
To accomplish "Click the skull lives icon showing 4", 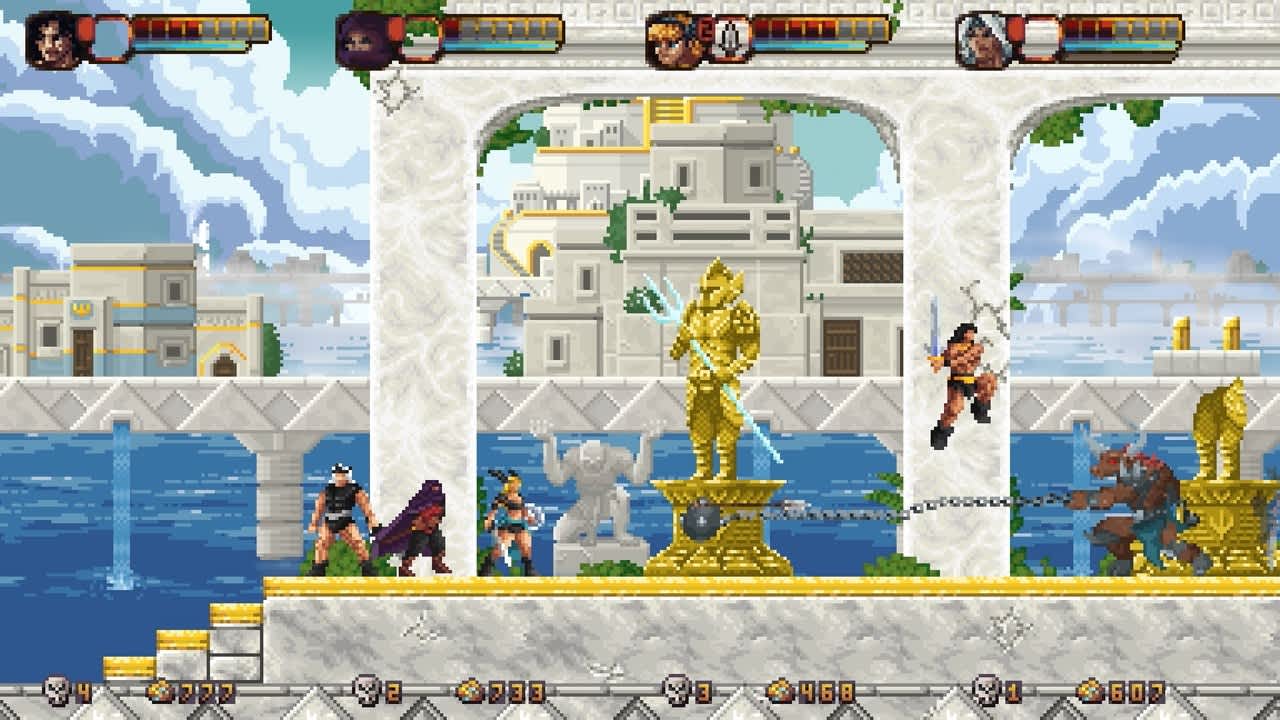I will pyautogui.click(x=55, y=690).
